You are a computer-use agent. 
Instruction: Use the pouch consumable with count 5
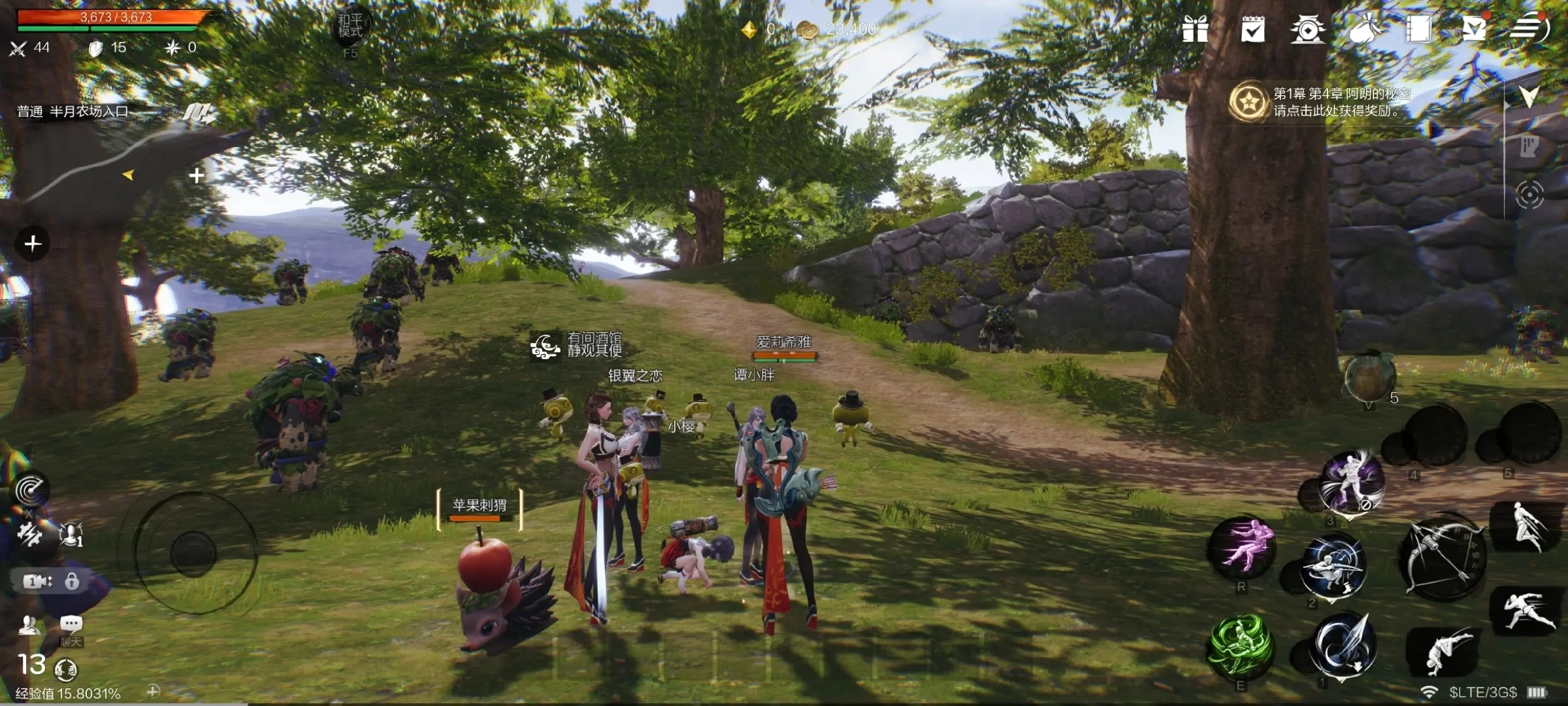click(x=1370, y=378)
